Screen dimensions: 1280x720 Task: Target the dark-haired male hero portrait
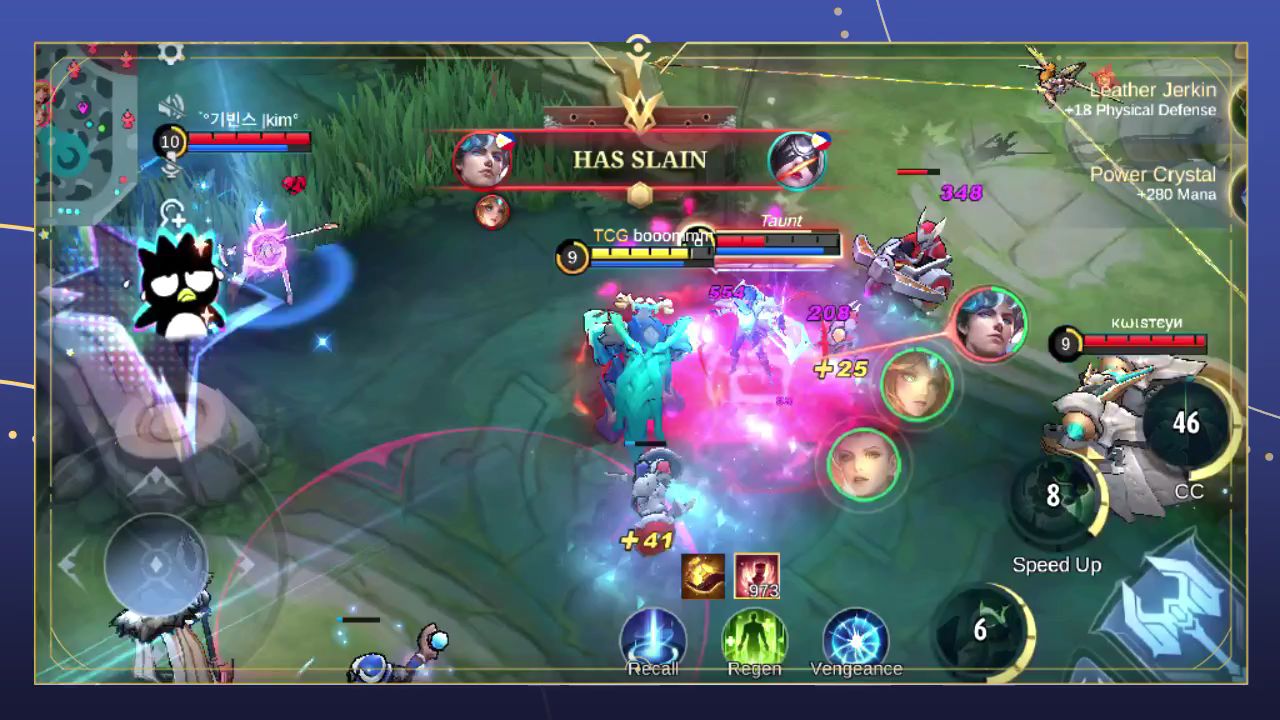click(x=987, y=322)
